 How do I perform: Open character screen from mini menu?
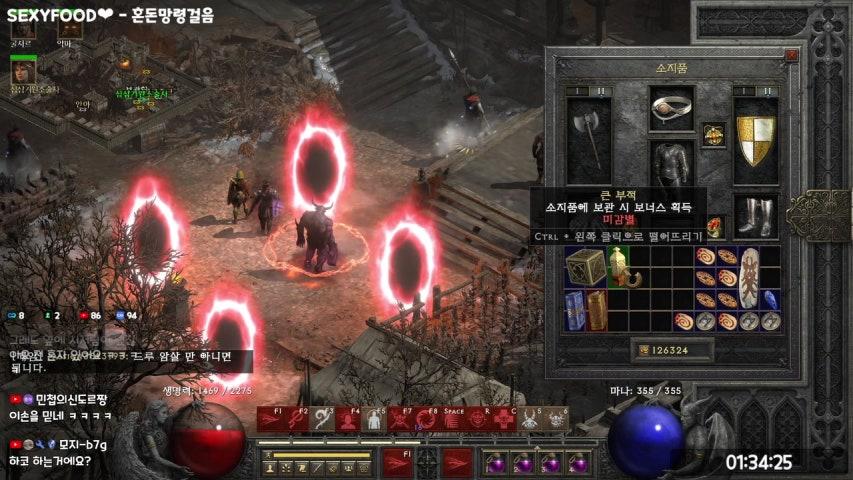271,467
